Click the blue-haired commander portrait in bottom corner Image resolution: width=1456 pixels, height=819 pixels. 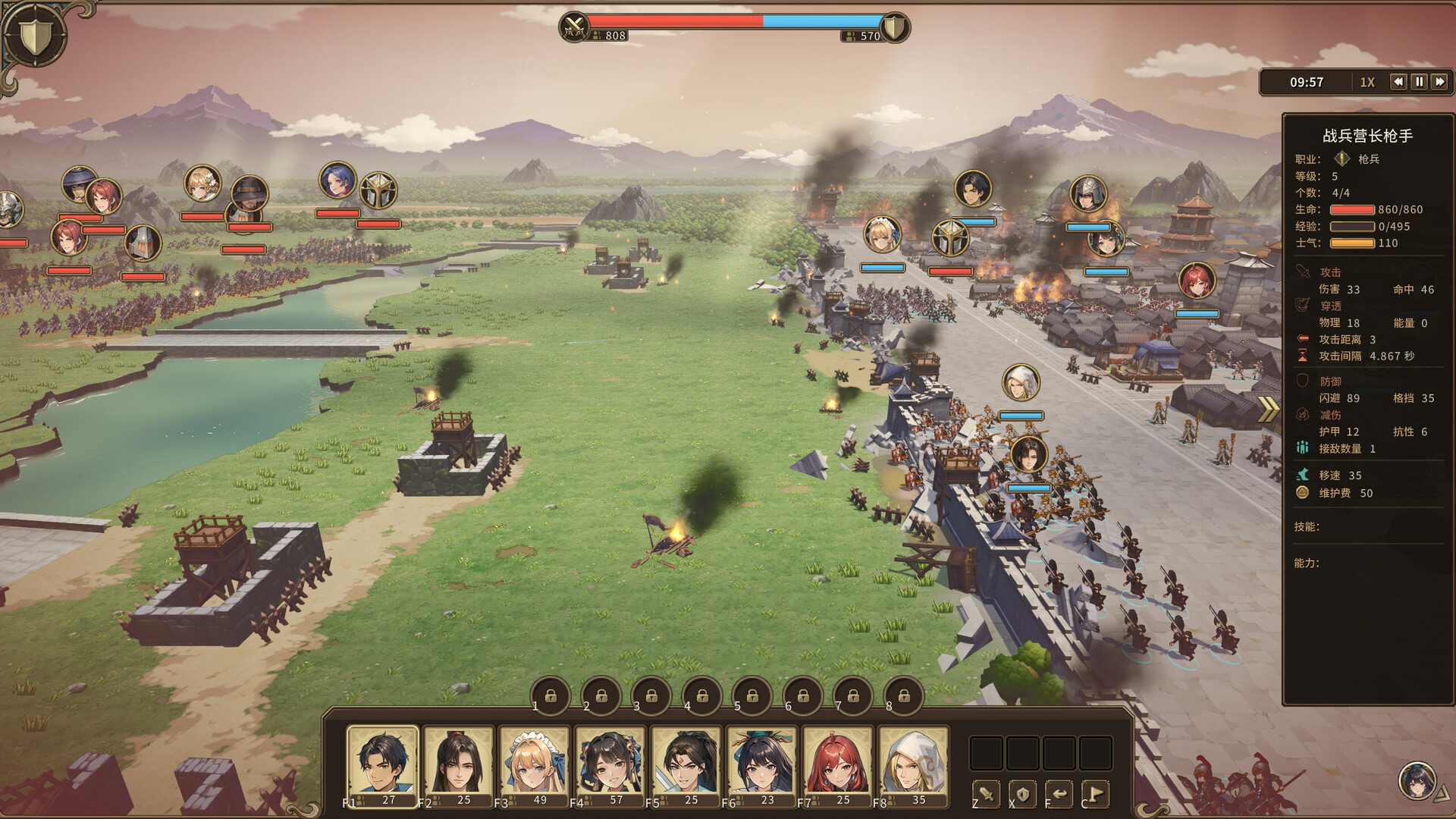click(x=1417, y=781)
